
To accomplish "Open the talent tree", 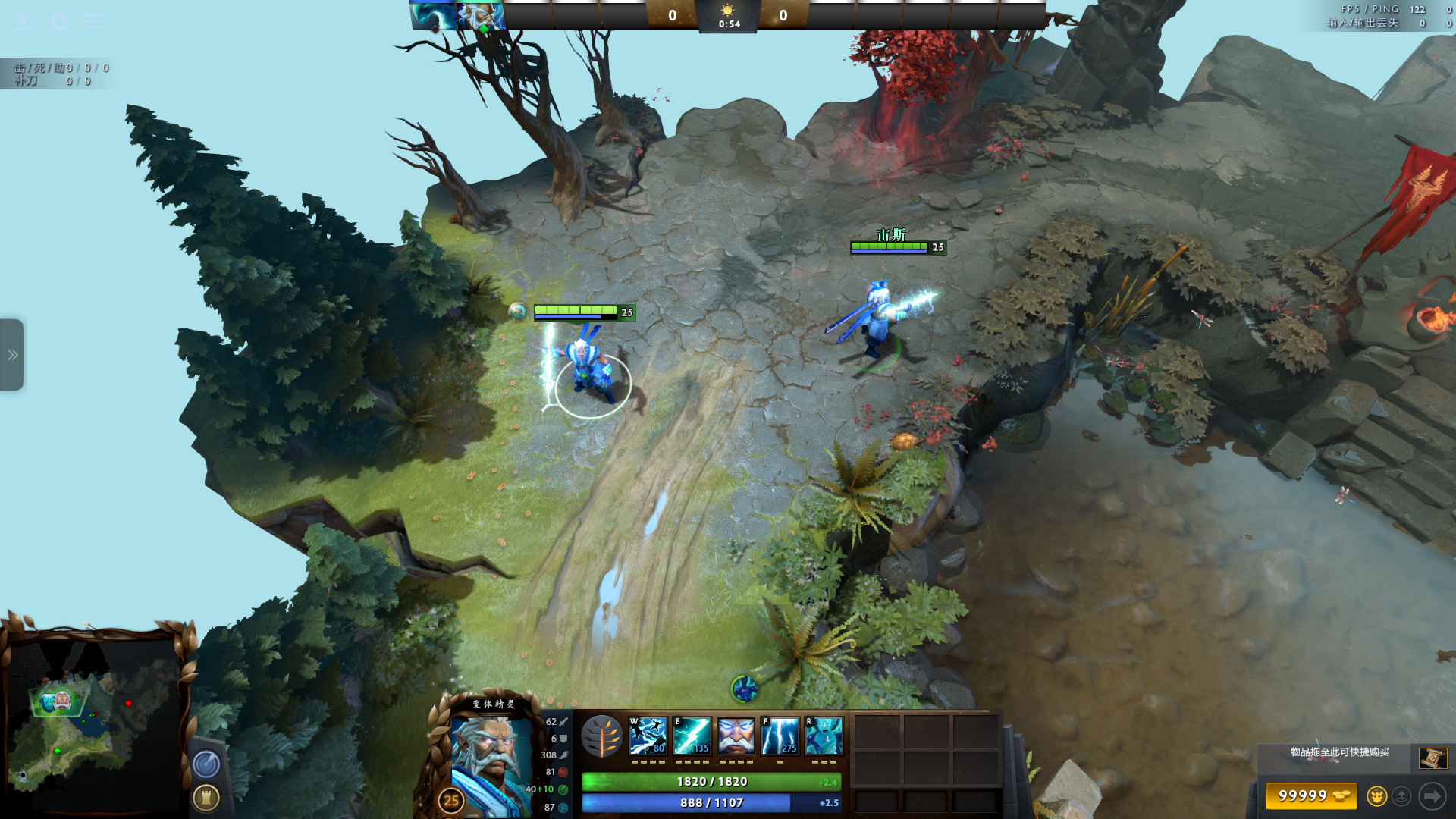I will click(602, 736).
